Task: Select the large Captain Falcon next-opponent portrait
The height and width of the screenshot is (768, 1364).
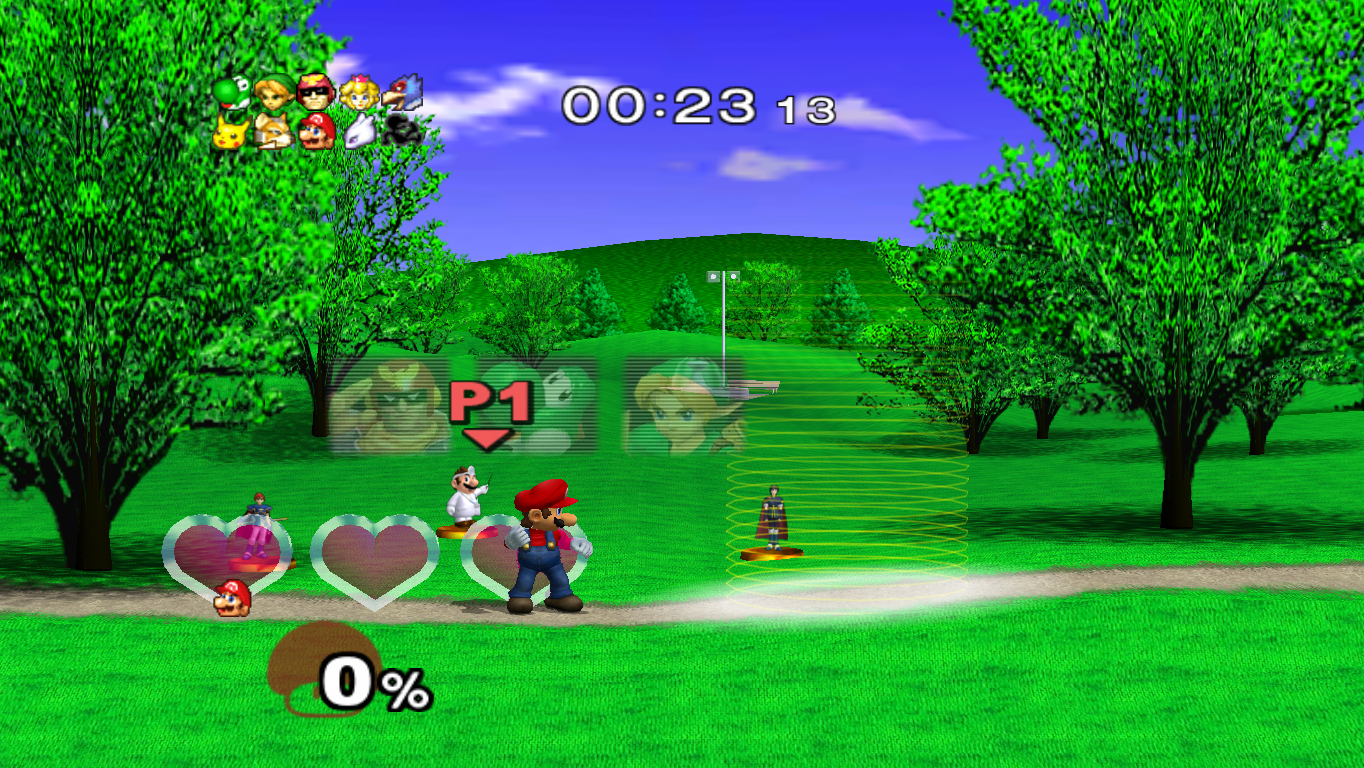Action: click(390, 407)
